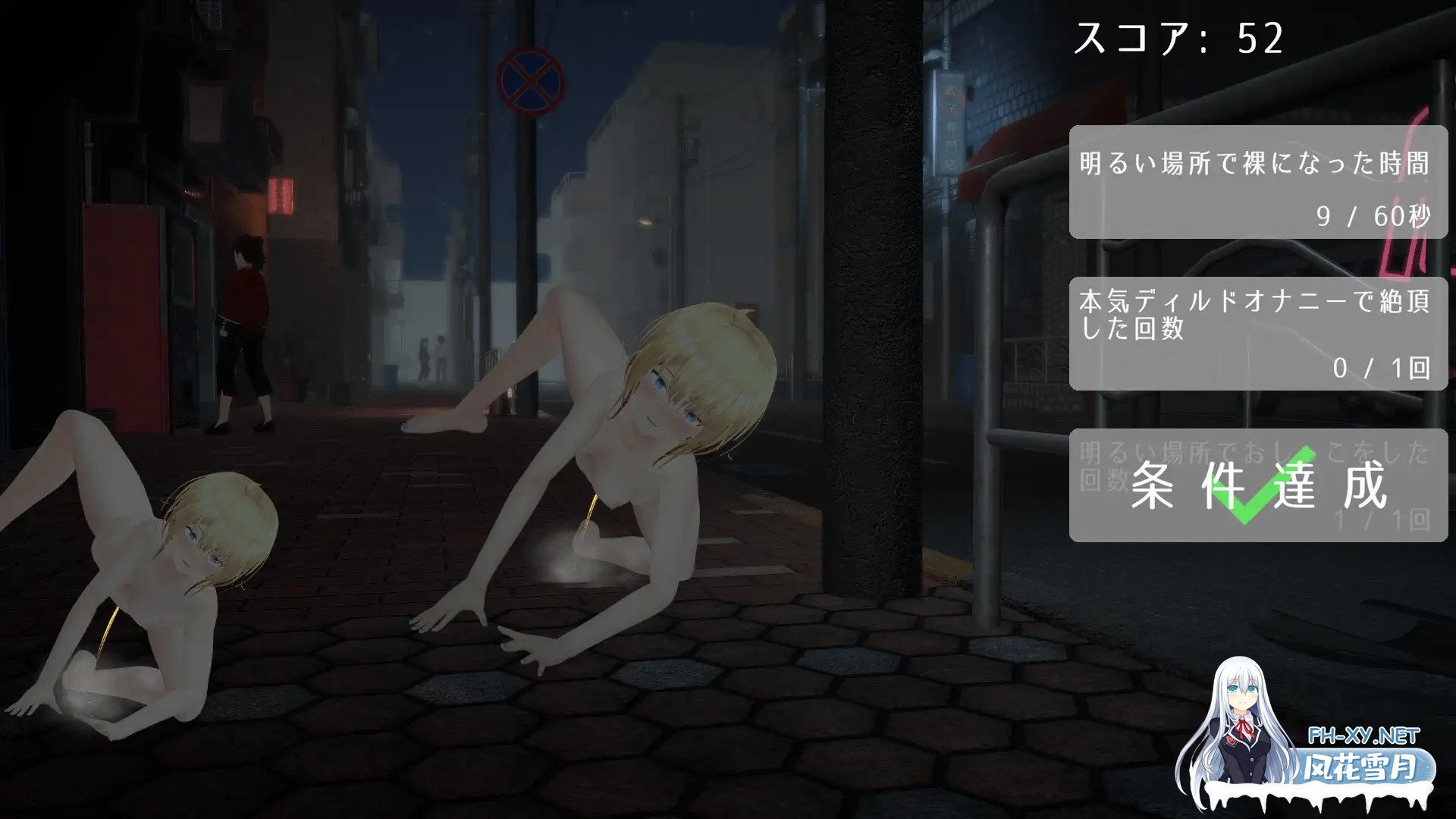
Task: Click the 女子専門店 shop sign banner
Action: point(951,121)
